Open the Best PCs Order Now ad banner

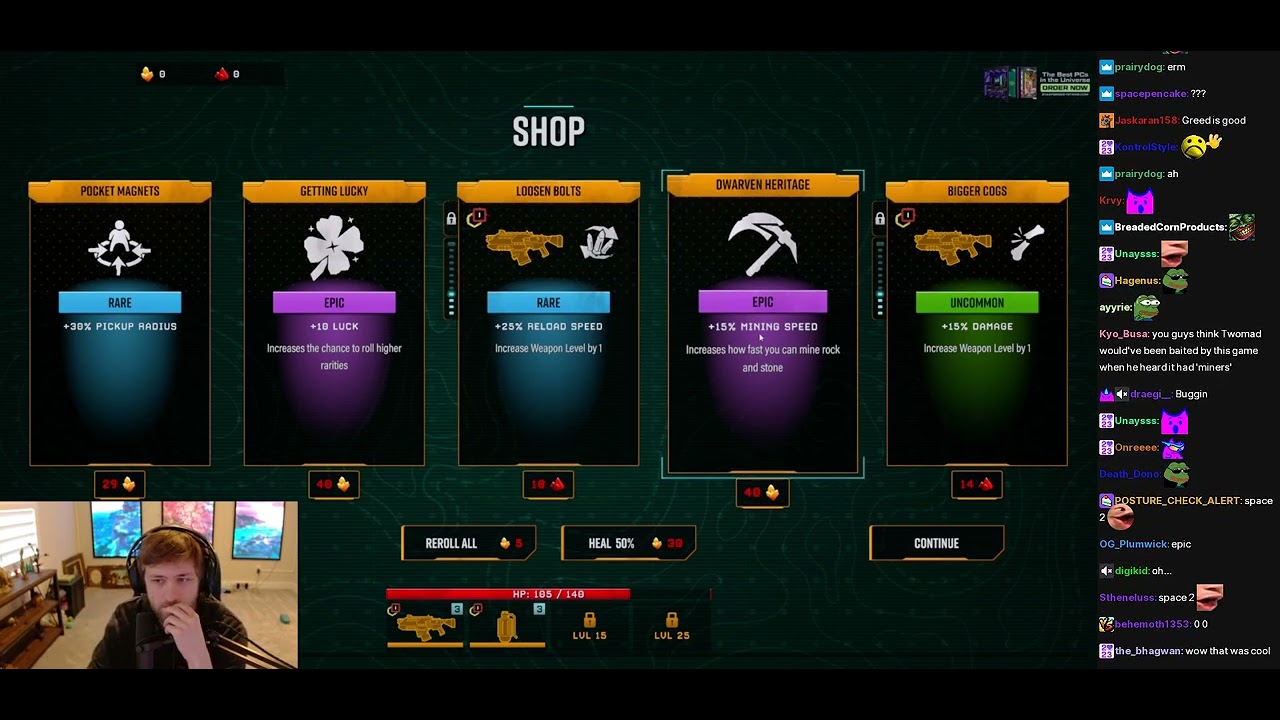[1036, 83]
